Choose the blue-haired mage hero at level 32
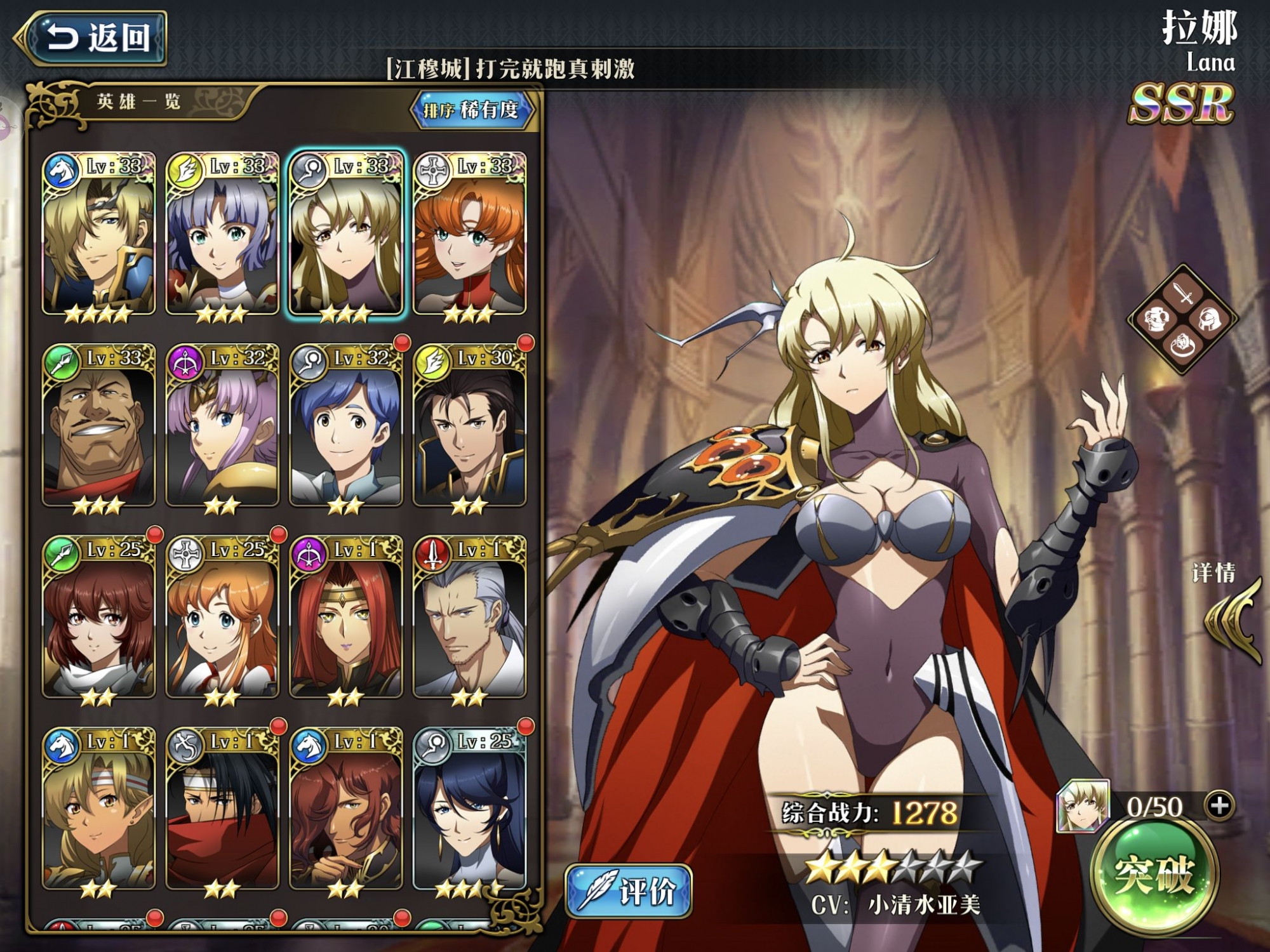The width and height of the screenshot is (1270, 952). coord(345,426)
